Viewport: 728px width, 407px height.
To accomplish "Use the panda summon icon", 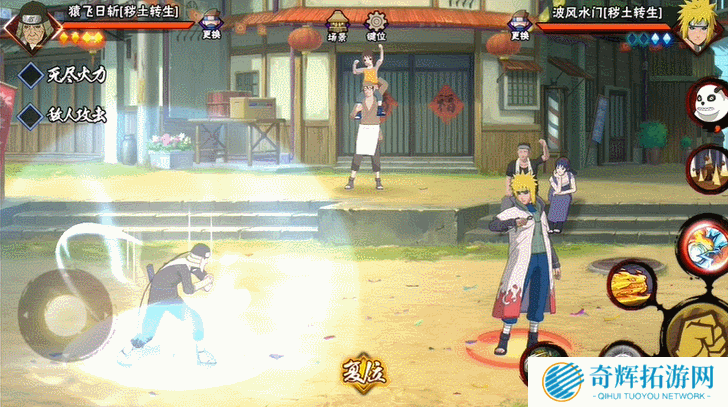I will tap(706, 104).
